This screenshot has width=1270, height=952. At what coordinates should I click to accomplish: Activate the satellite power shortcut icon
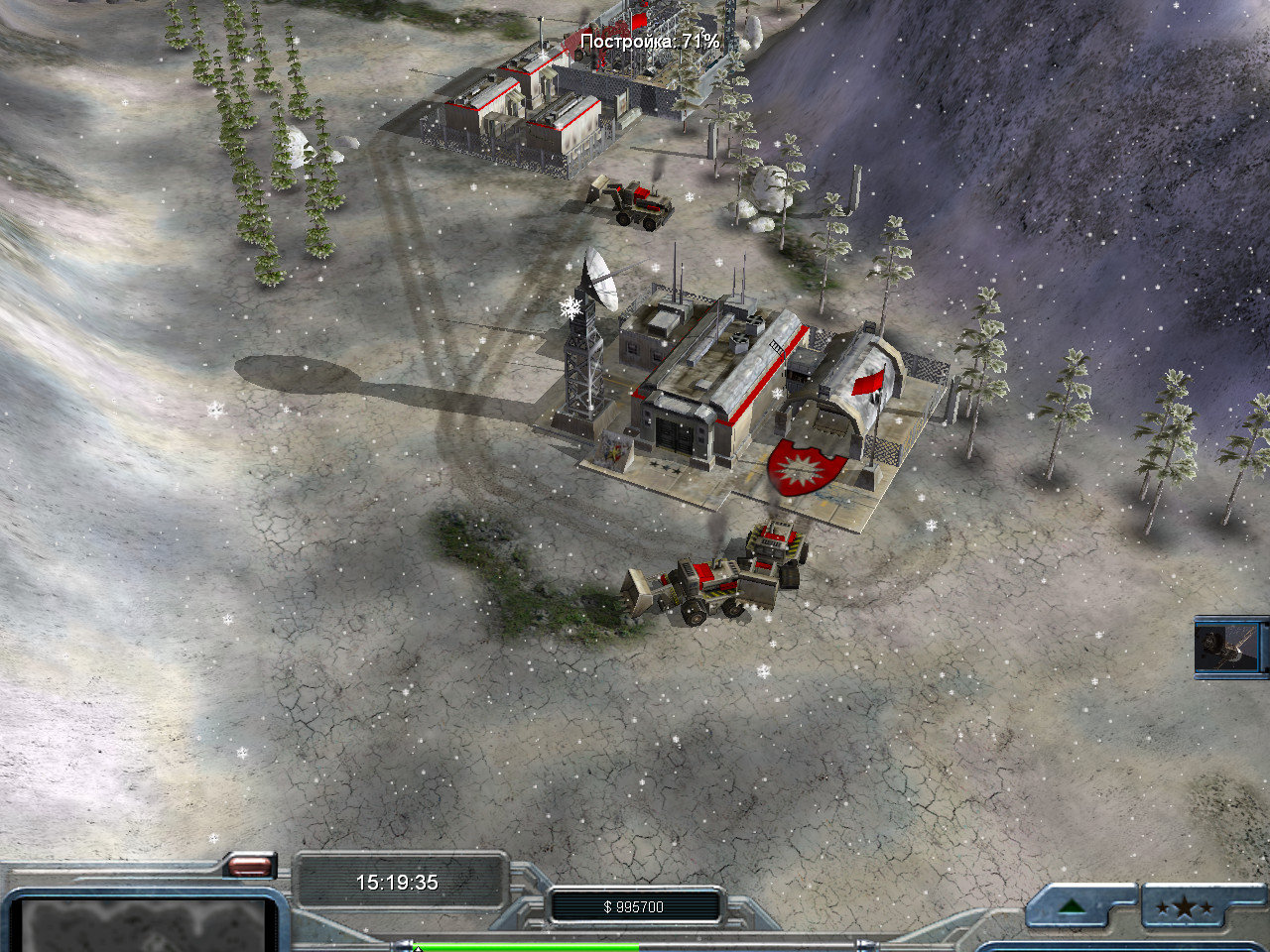point(1228,647)
